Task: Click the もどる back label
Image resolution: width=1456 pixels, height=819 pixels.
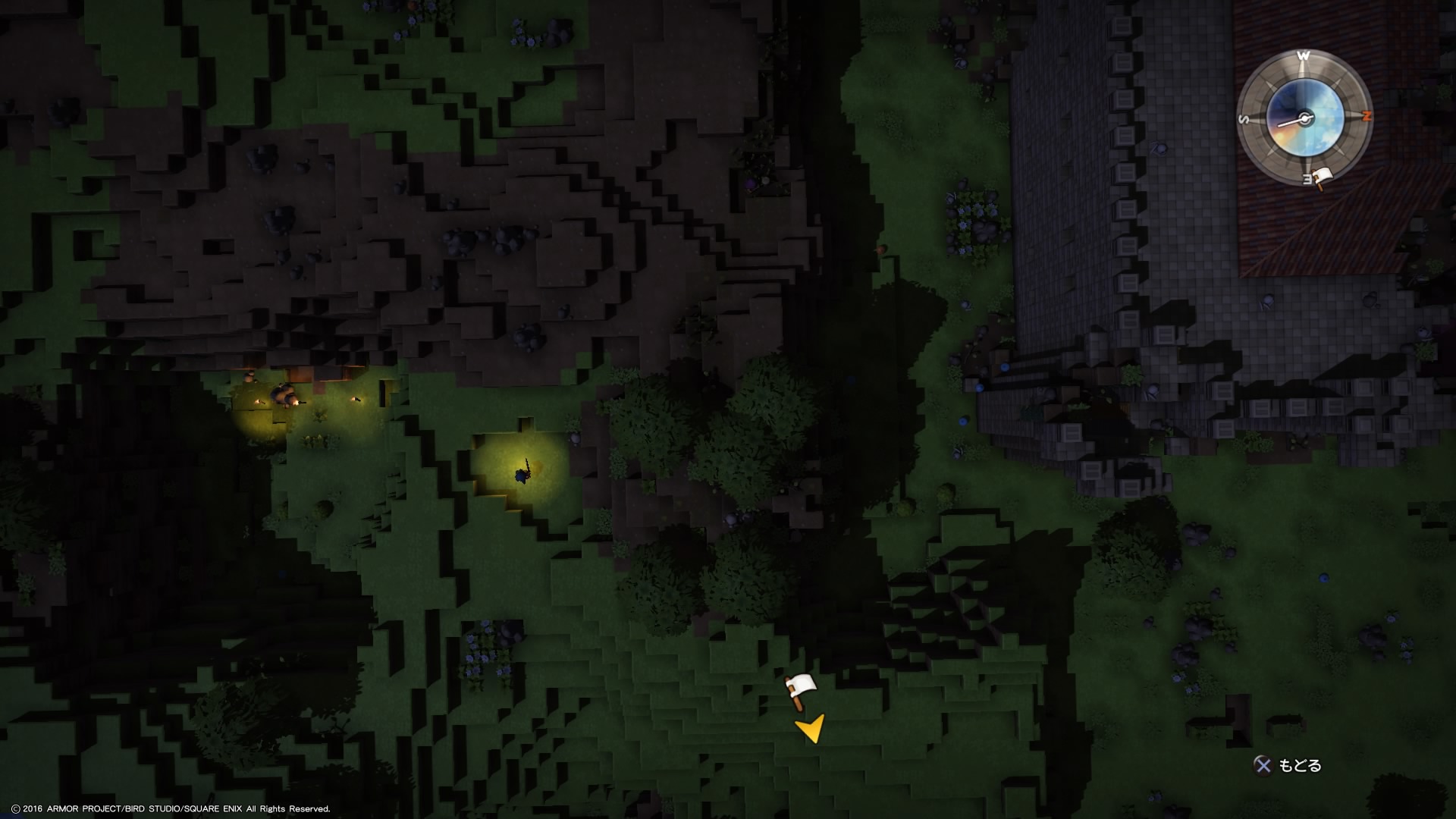Action: coord(1300,766)
